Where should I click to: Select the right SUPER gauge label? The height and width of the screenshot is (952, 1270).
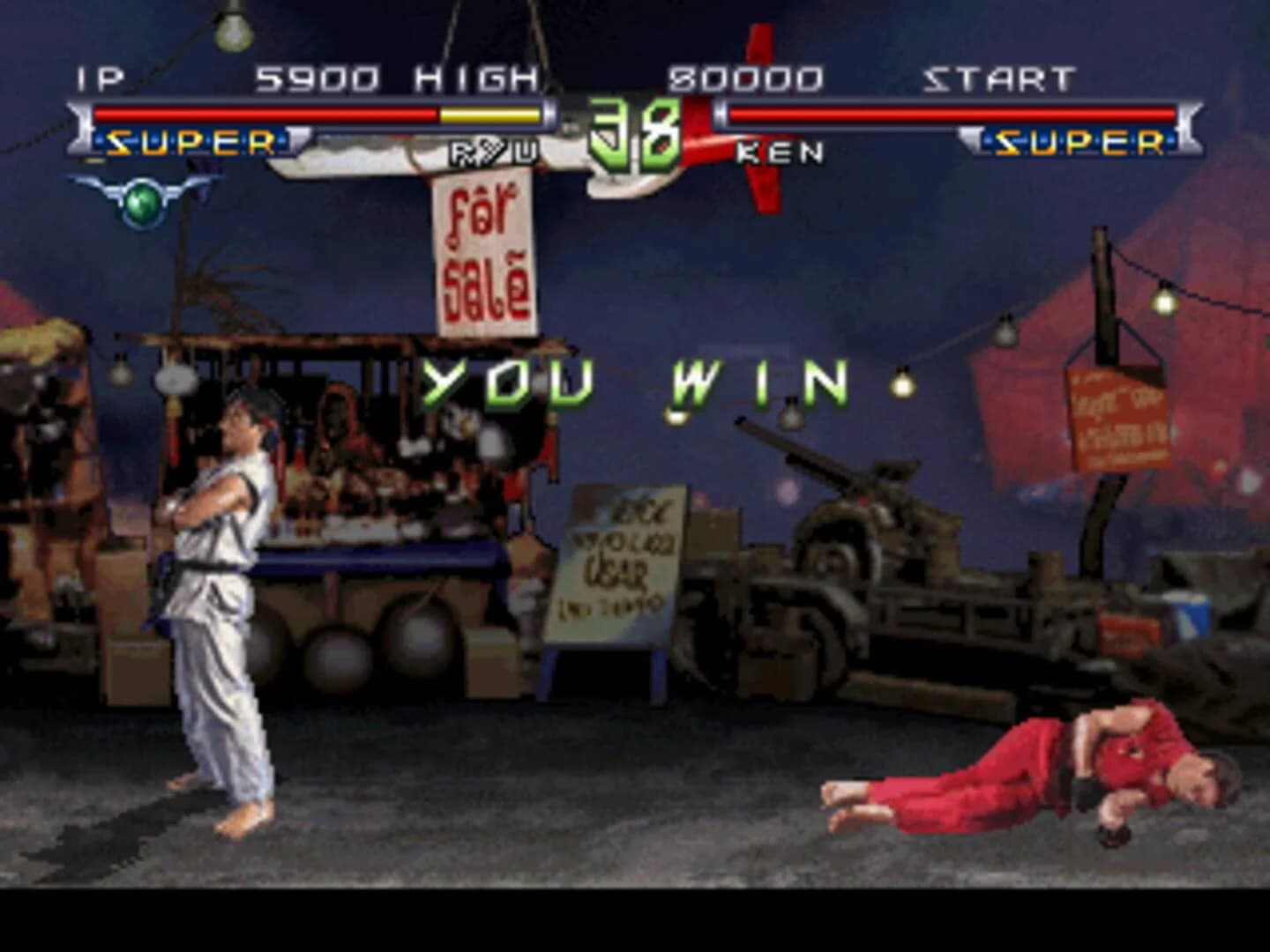pyautogui.click(x=1083, y=141)
